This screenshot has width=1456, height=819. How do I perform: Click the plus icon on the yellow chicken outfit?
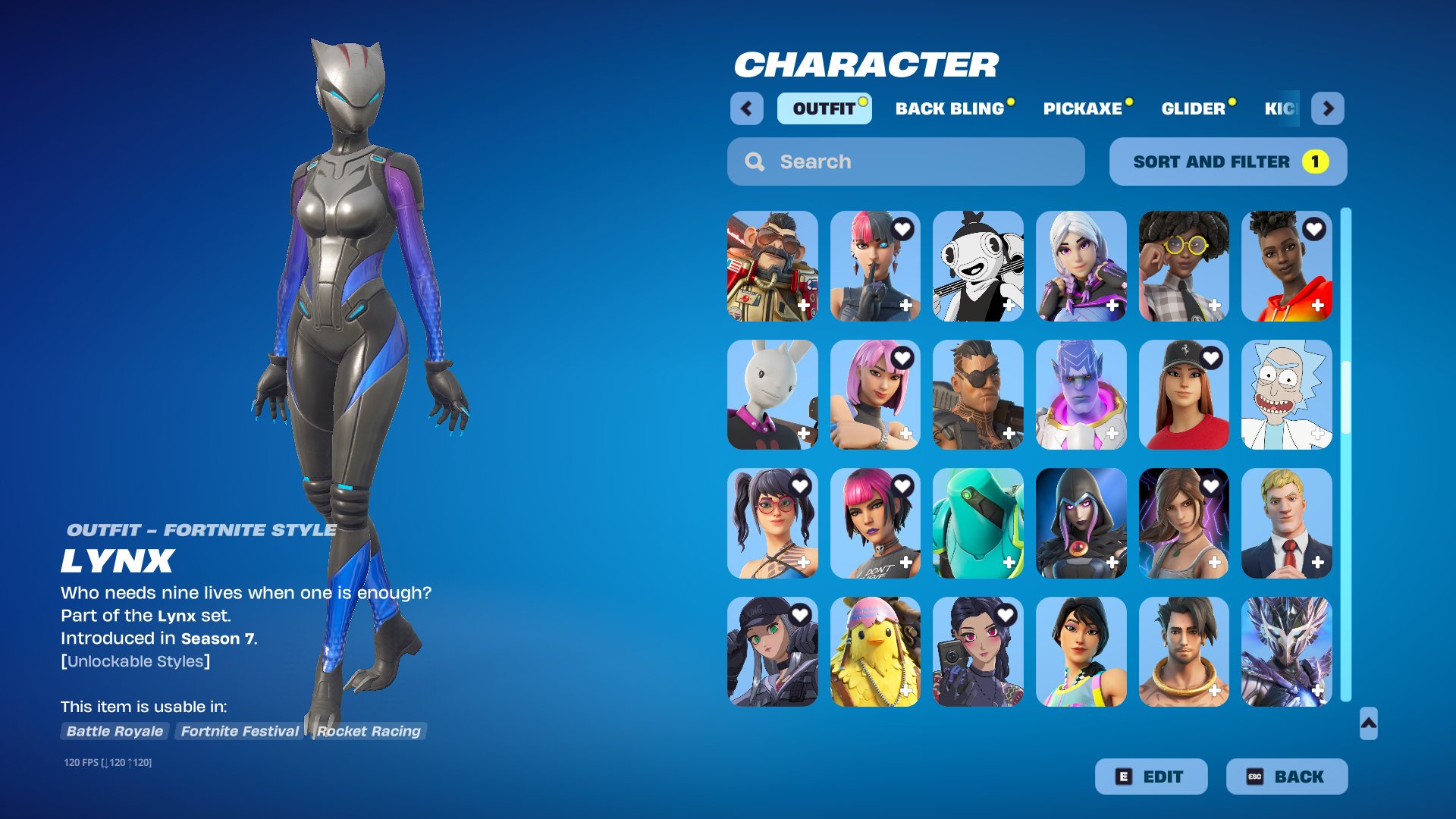click(906, 692)
